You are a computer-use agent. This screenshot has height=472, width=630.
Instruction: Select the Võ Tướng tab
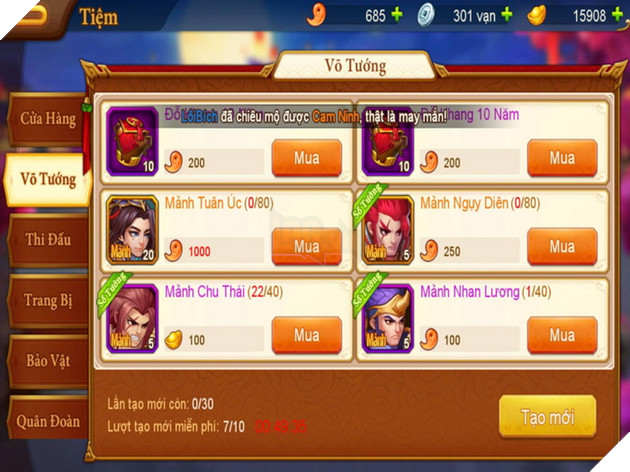pos(47,180)
